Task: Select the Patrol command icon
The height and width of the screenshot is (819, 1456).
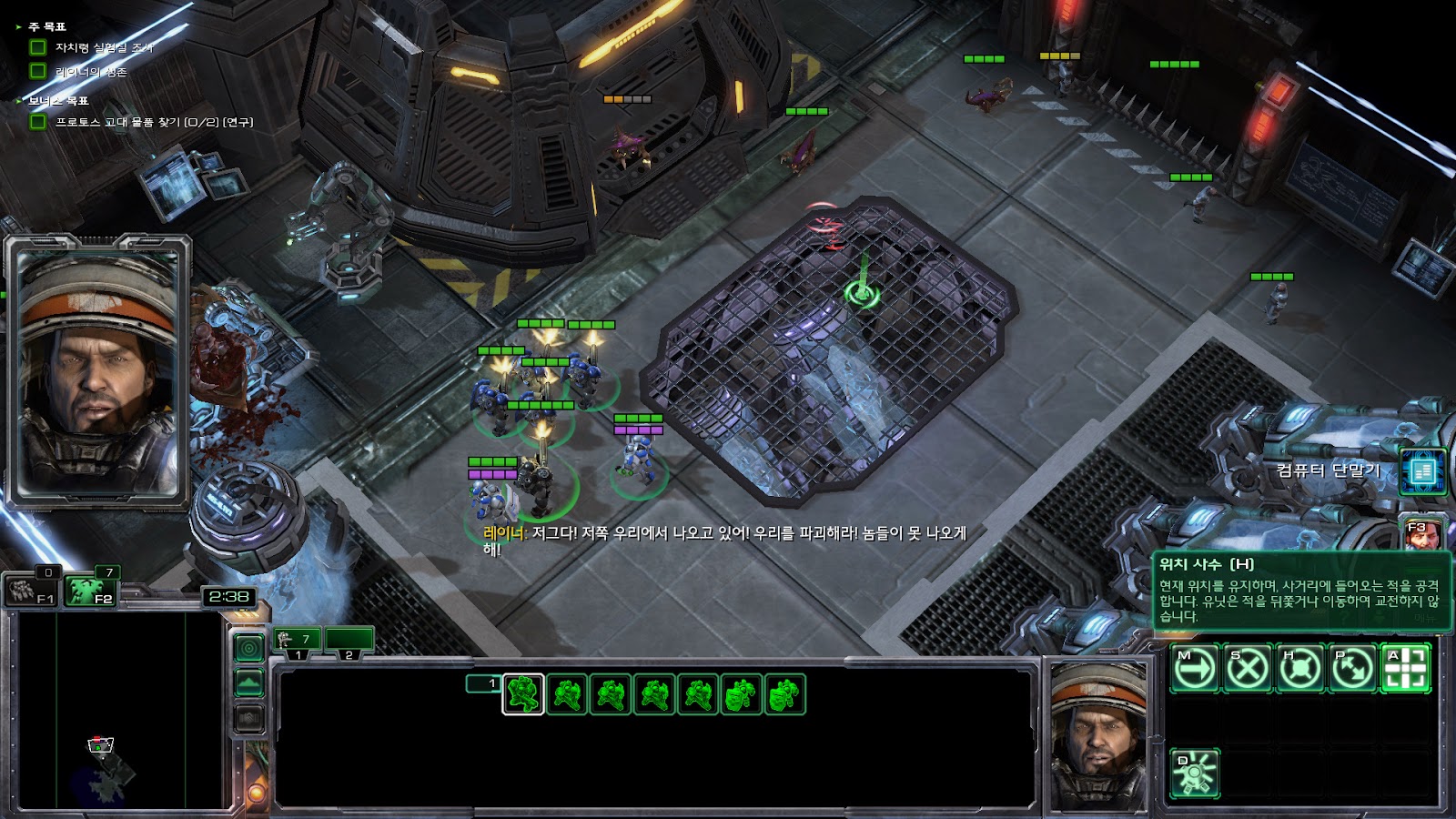Action: tap(1352, 669)
